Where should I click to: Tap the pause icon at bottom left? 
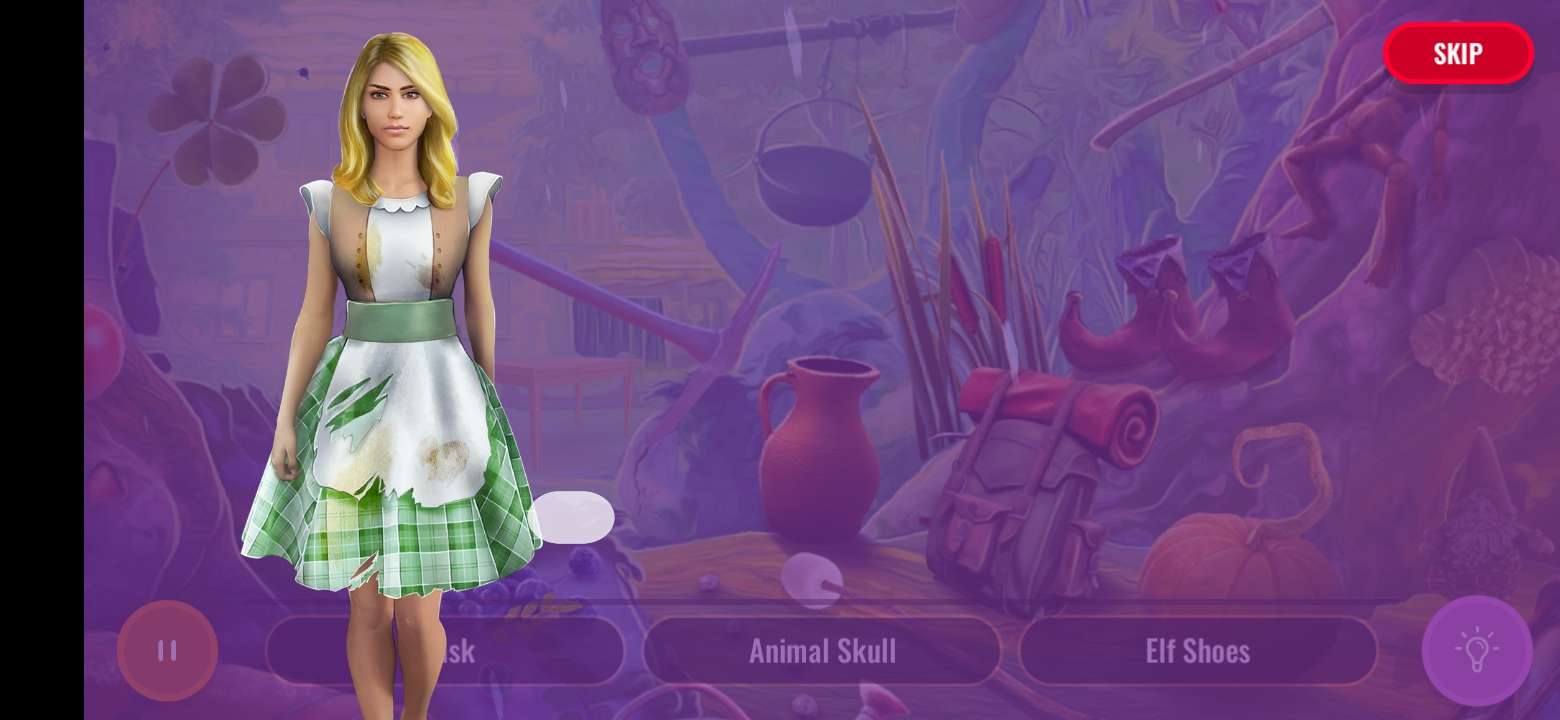pos(168,651)
